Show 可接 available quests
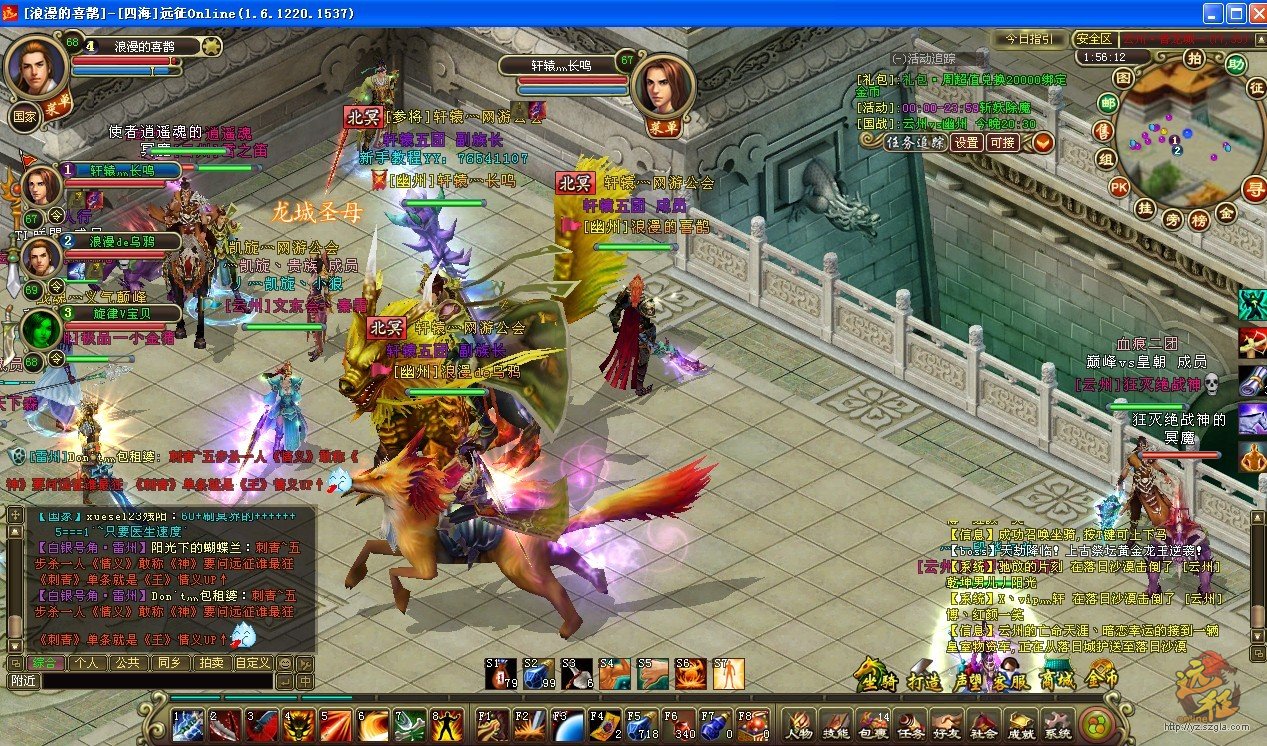The image size is (1267, 746). click(1002, 142)
